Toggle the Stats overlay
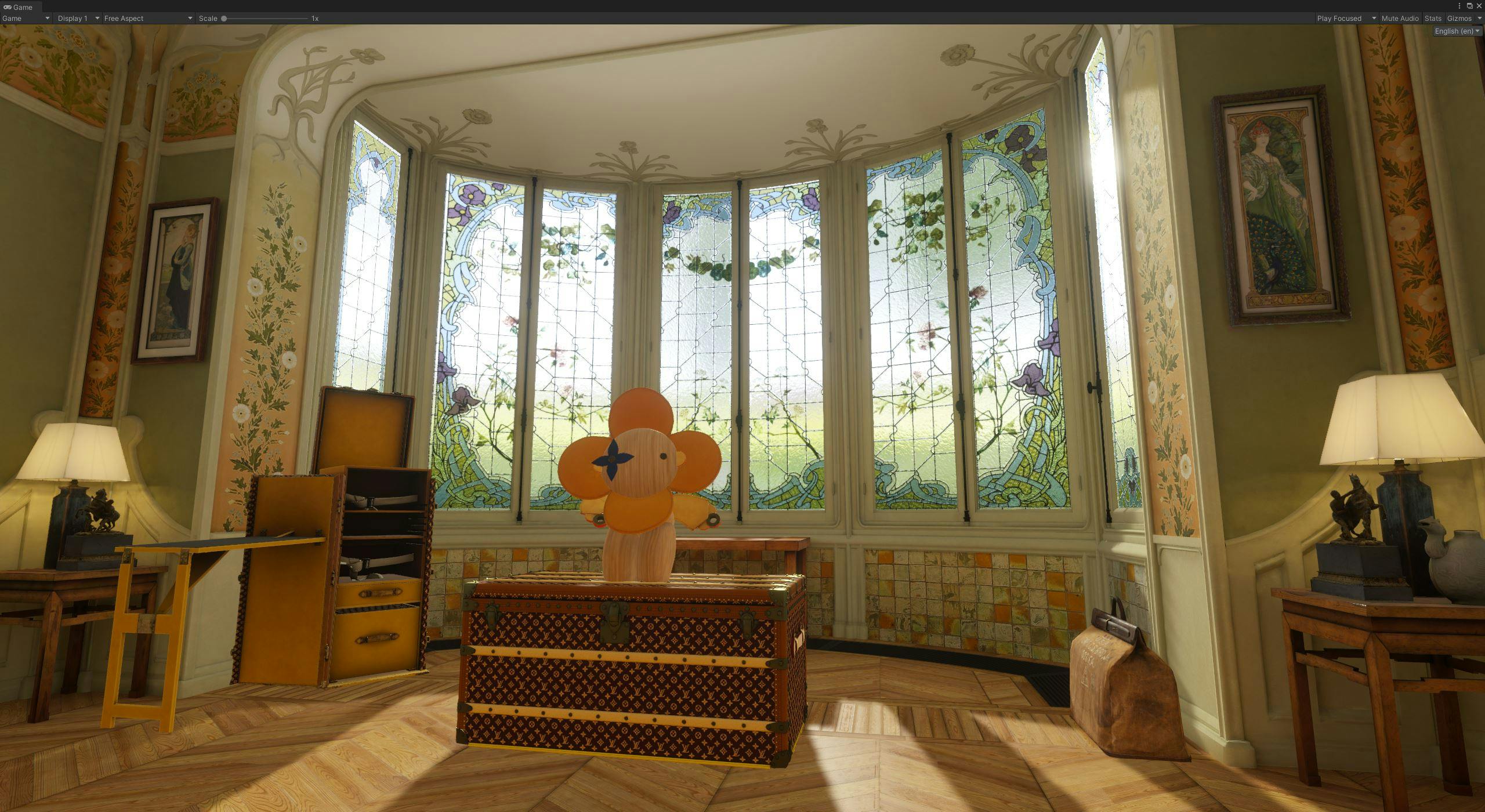Screen dimensions: 1485x812 tap(1433, 18)
